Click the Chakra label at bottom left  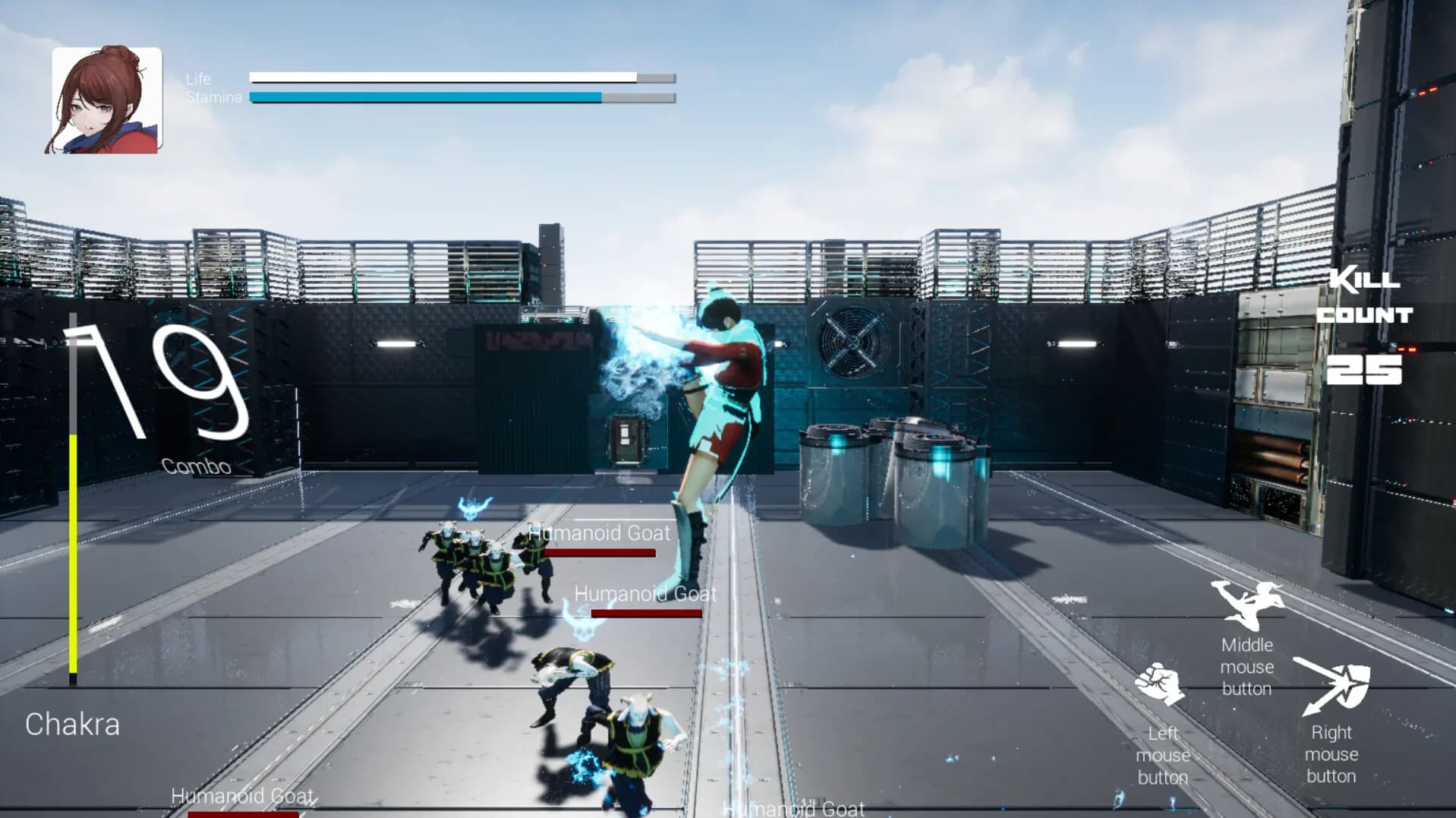pyautogui.click(x=73, y=724)
